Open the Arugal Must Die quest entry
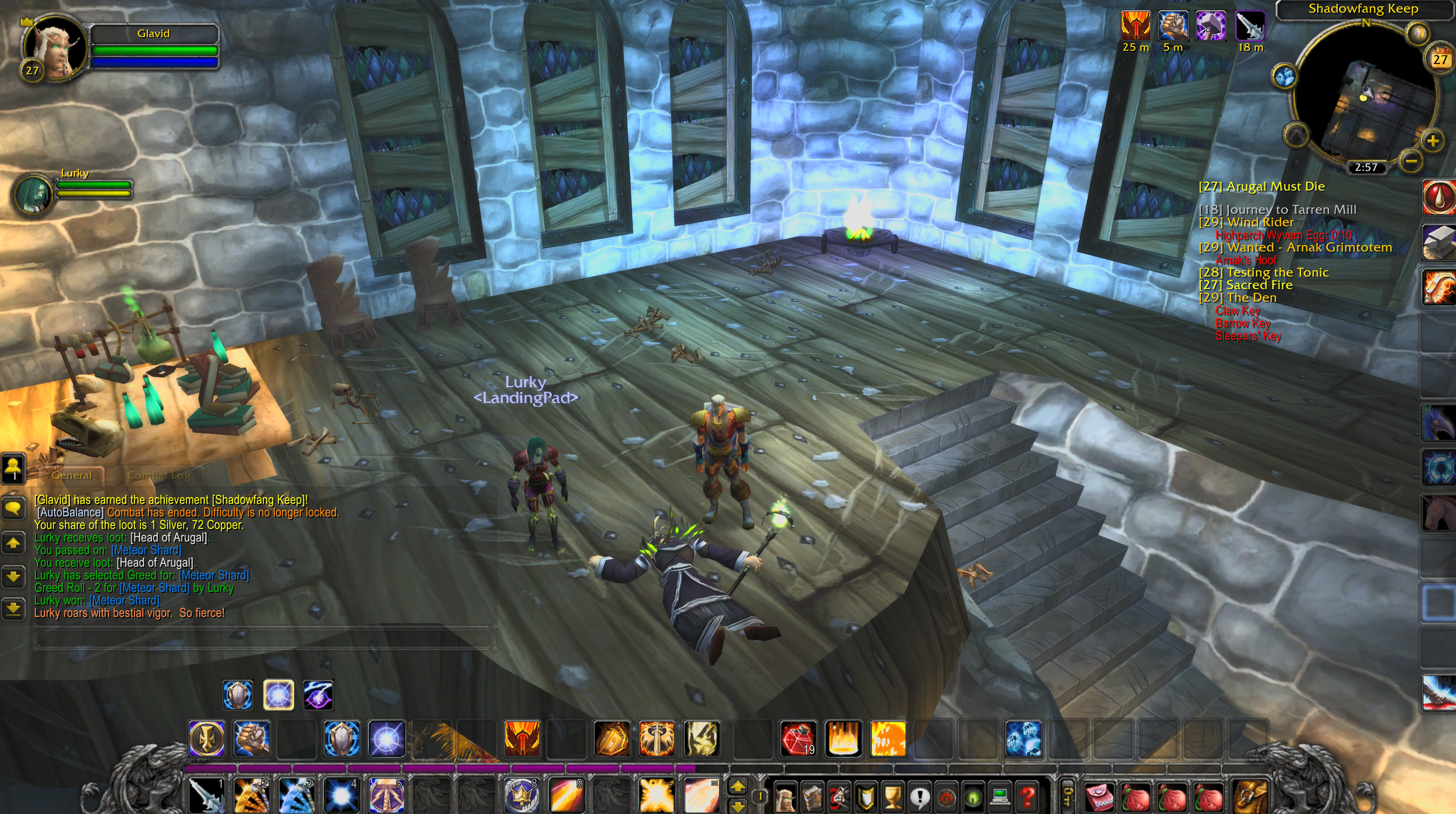 1261,187
